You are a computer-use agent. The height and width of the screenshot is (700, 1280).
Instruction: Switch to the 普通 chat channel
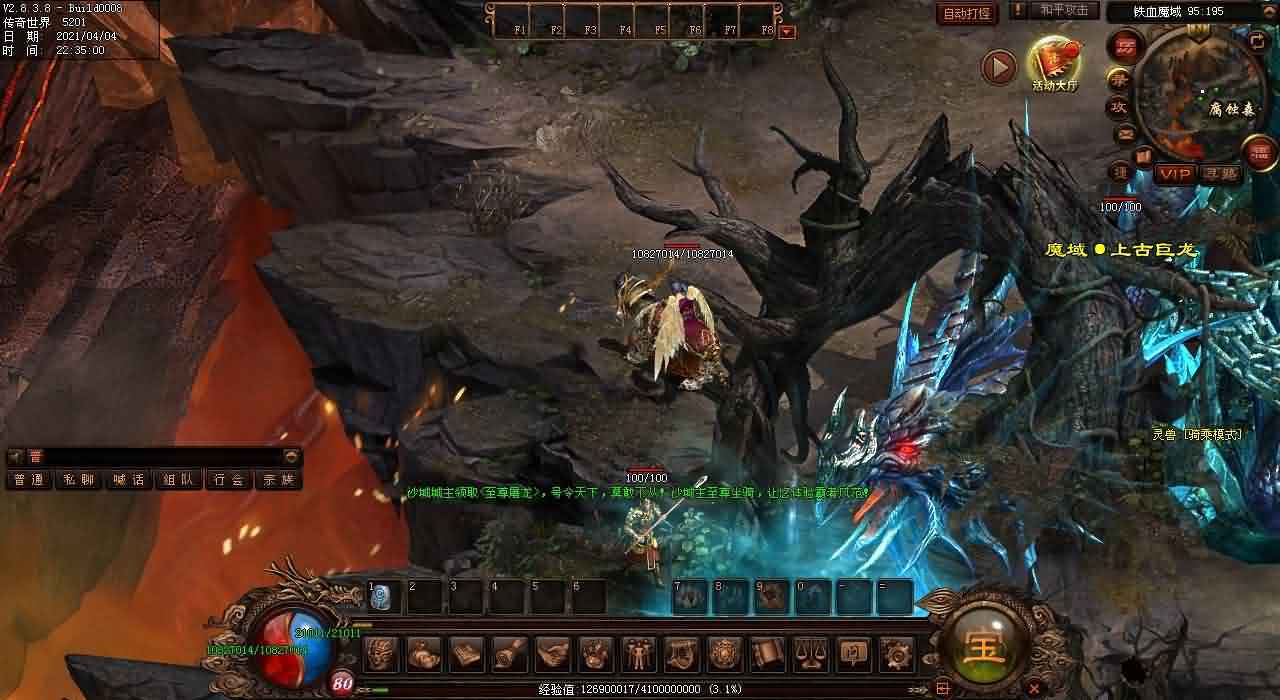(x=29, y=480)
